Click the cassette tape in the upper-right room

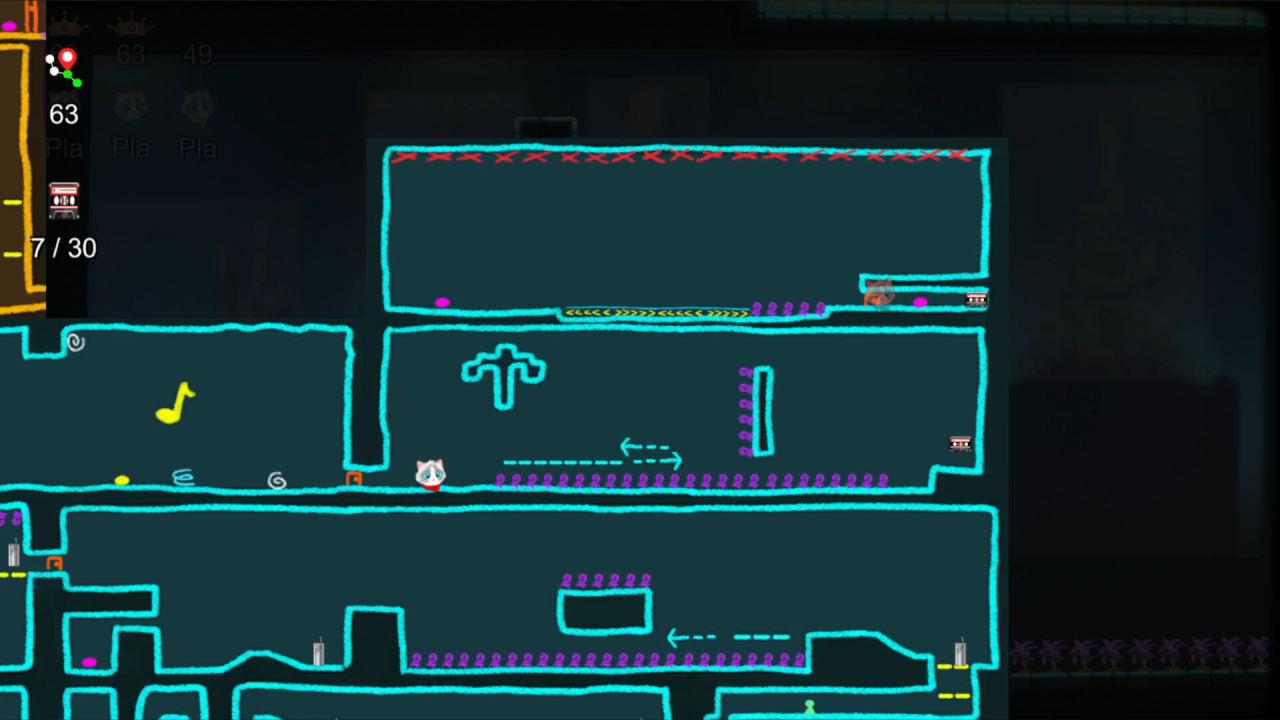(x=976, y=298)
